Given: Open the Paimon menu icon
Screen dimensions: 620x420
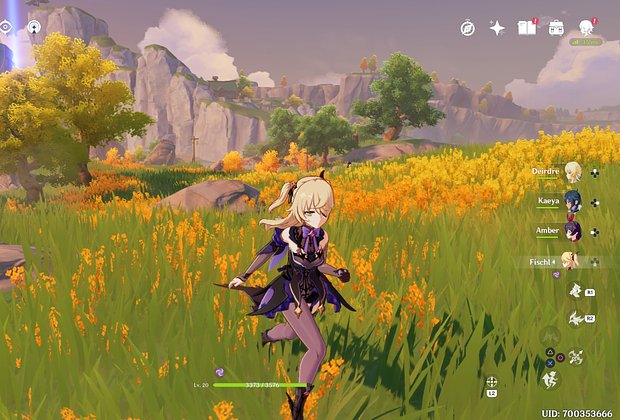Looking at the screenshot, I should click(587, 27).
